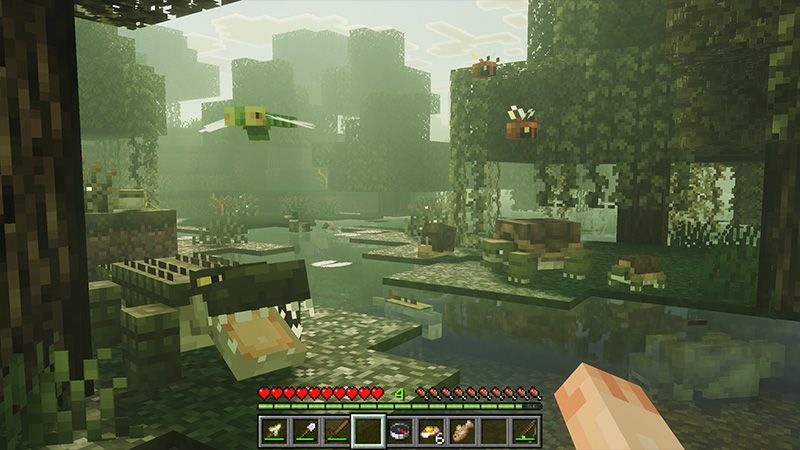Screen dimensions: 800x450
Task: Click the highlighted empty hotbar slot
Action: click(x=368, y=431)
